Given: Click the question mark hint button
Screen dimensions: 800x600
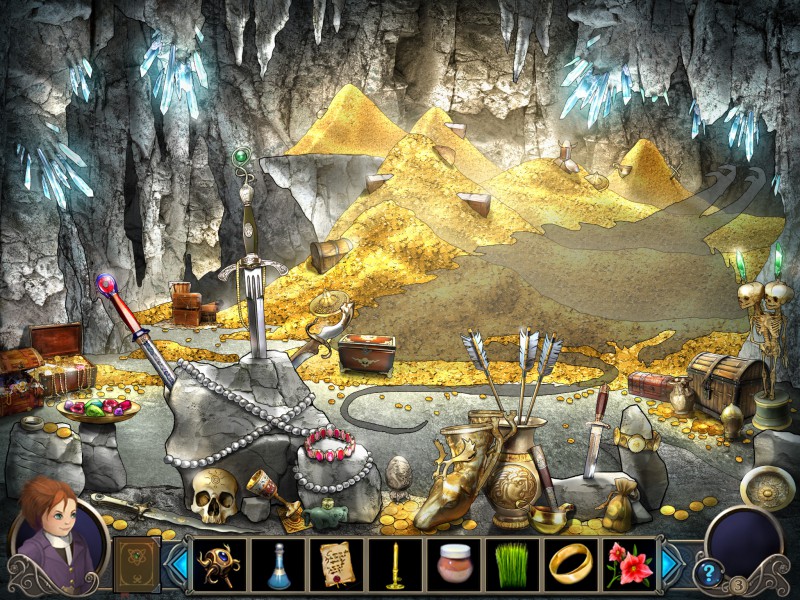Looking at the screenshot, I should click(710, 572).
